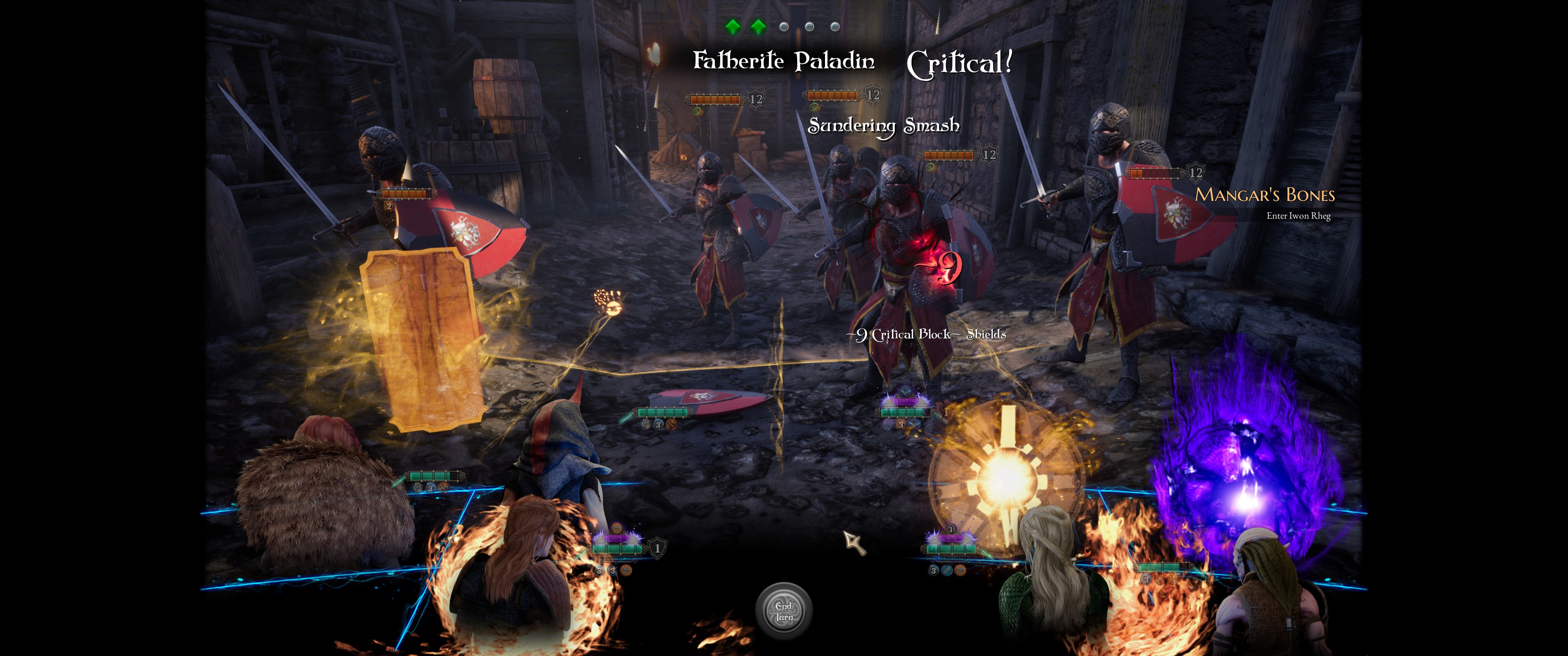The height and width of the screenshot is (656, 1568).
Task: Click the End Turn button
Action: (x=784, y=611)
